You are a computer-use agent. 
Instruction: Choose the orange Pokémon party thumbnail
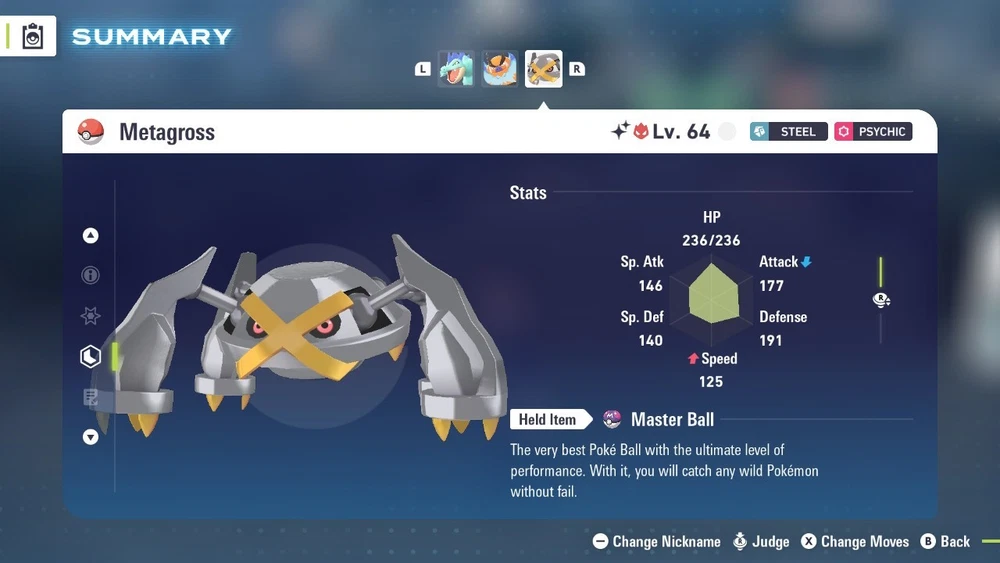tap(500, 69)
